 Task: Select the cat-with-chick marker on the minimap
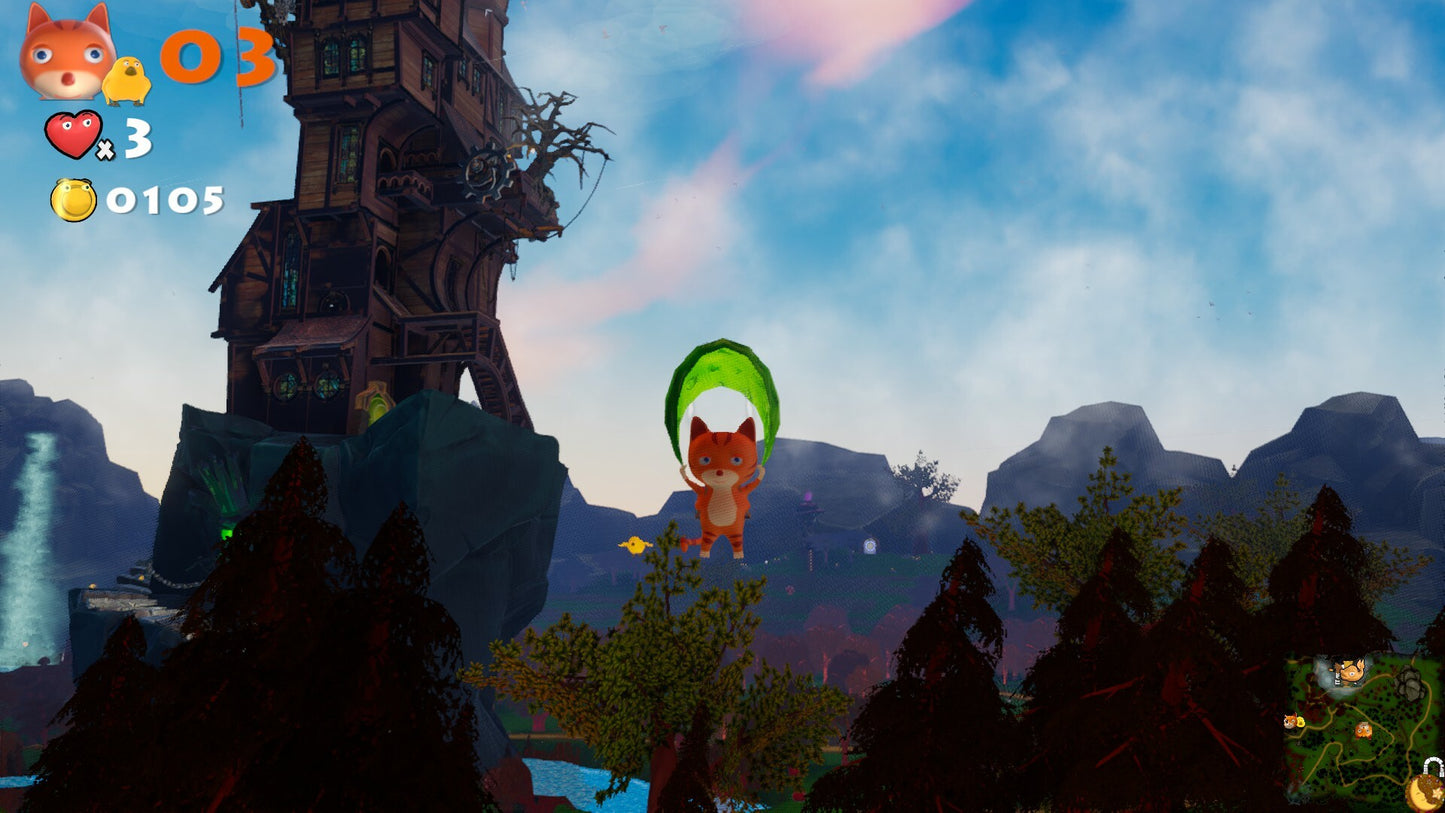click(x=1294, y=720)
